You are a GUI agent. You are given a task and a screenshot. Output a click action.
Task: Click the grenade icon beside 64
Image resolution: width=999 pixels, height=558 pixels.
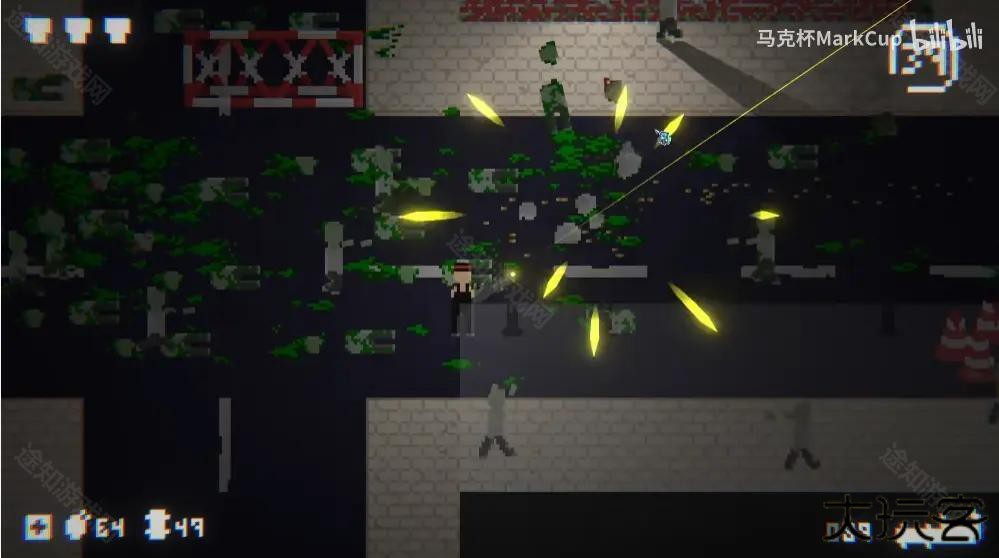[x=77, y=526]
